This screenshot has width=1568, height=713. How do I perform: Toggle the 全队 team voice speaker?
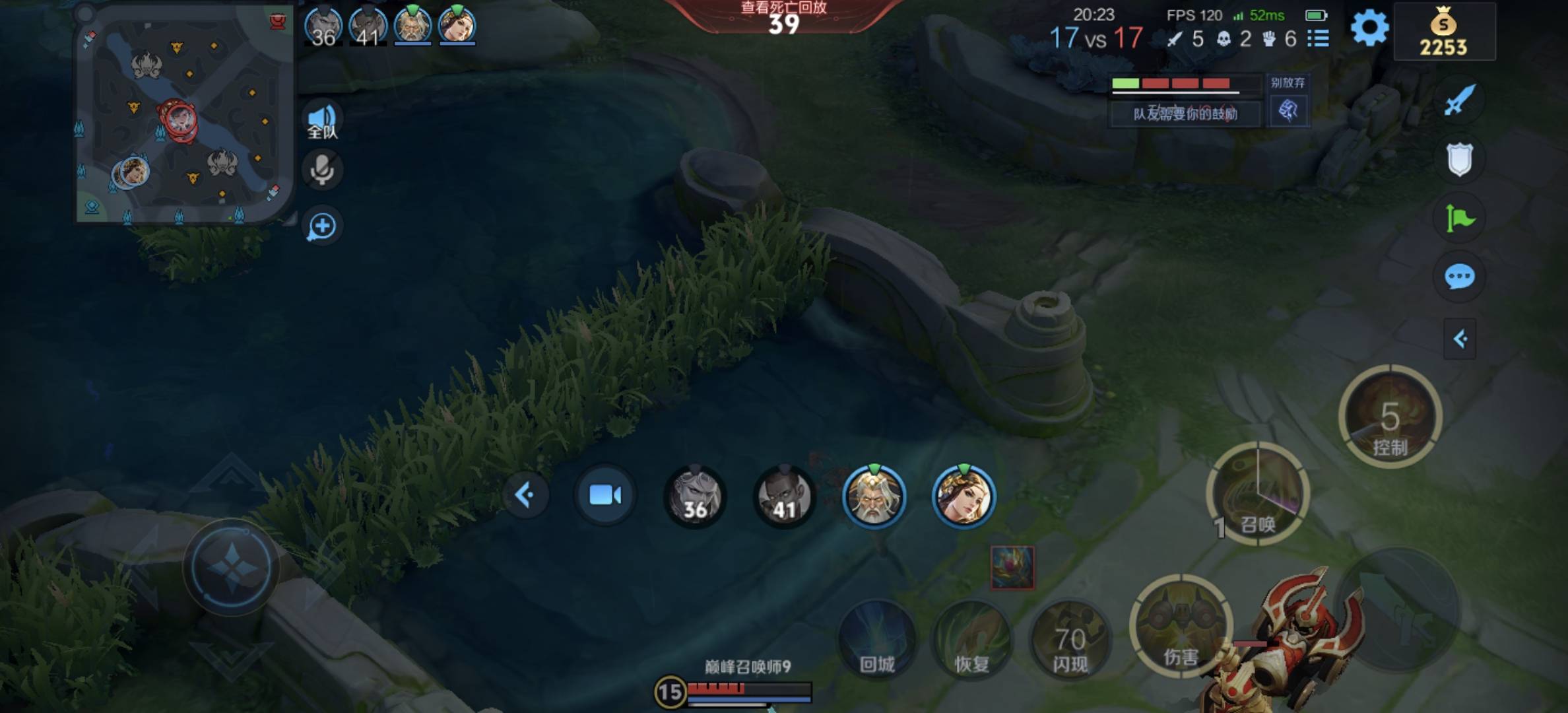click(322, 120)
